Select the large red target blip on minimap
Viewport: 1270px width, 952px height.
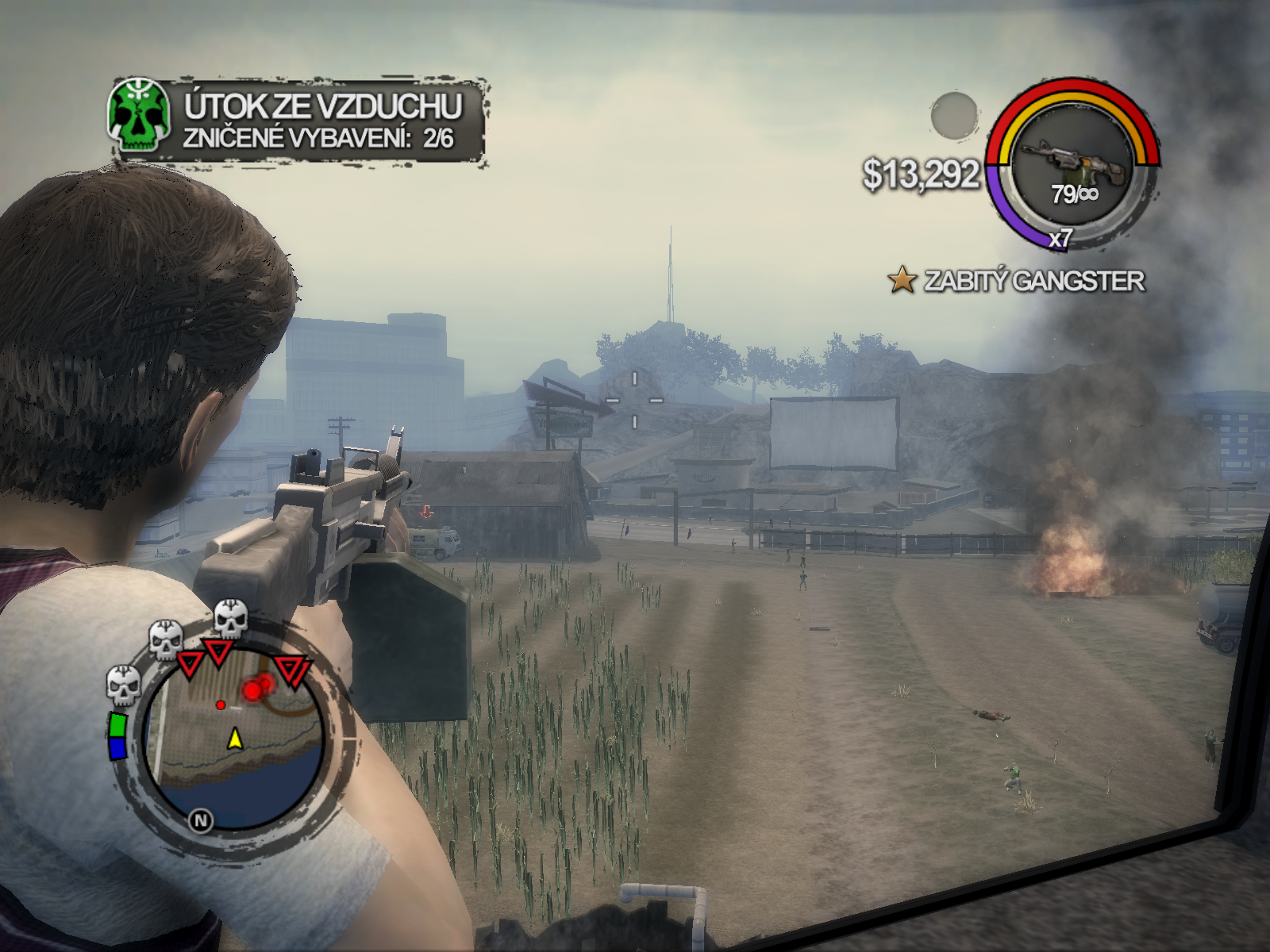(254, 691)
